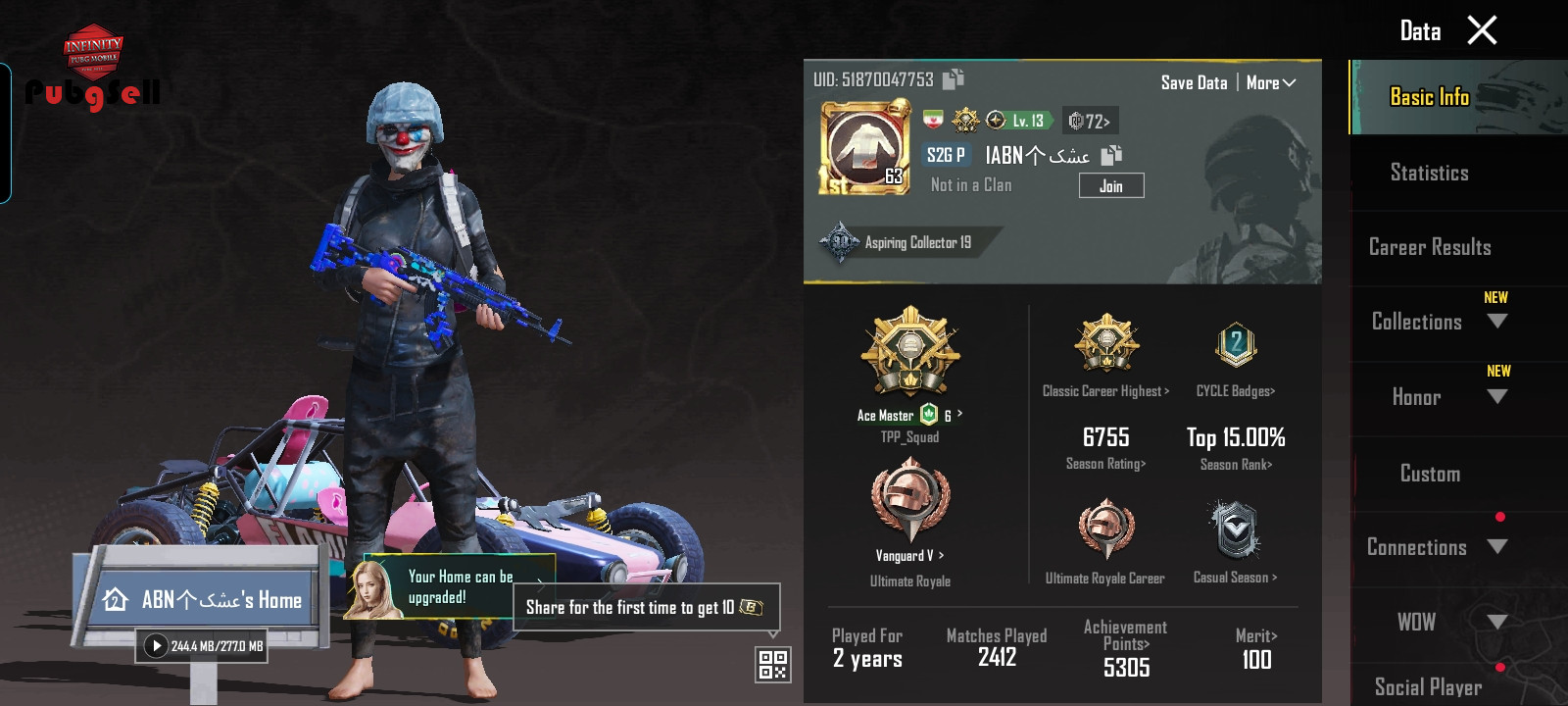
Task: Open the QR code icon
Action: (772, 665)
